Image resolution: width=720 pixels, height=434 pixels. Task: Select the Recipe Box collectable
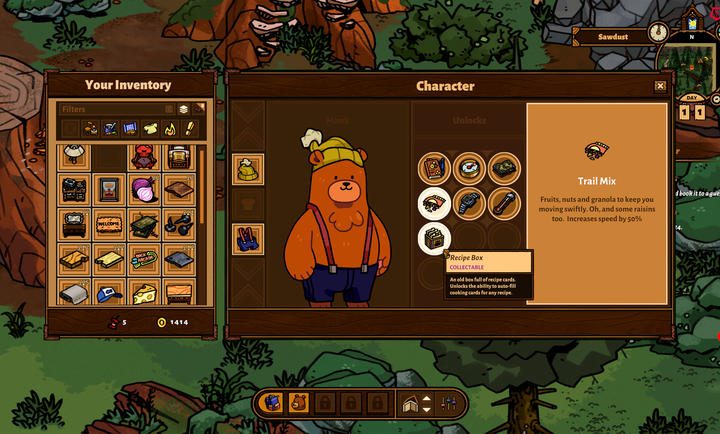(x=434, y=239)
